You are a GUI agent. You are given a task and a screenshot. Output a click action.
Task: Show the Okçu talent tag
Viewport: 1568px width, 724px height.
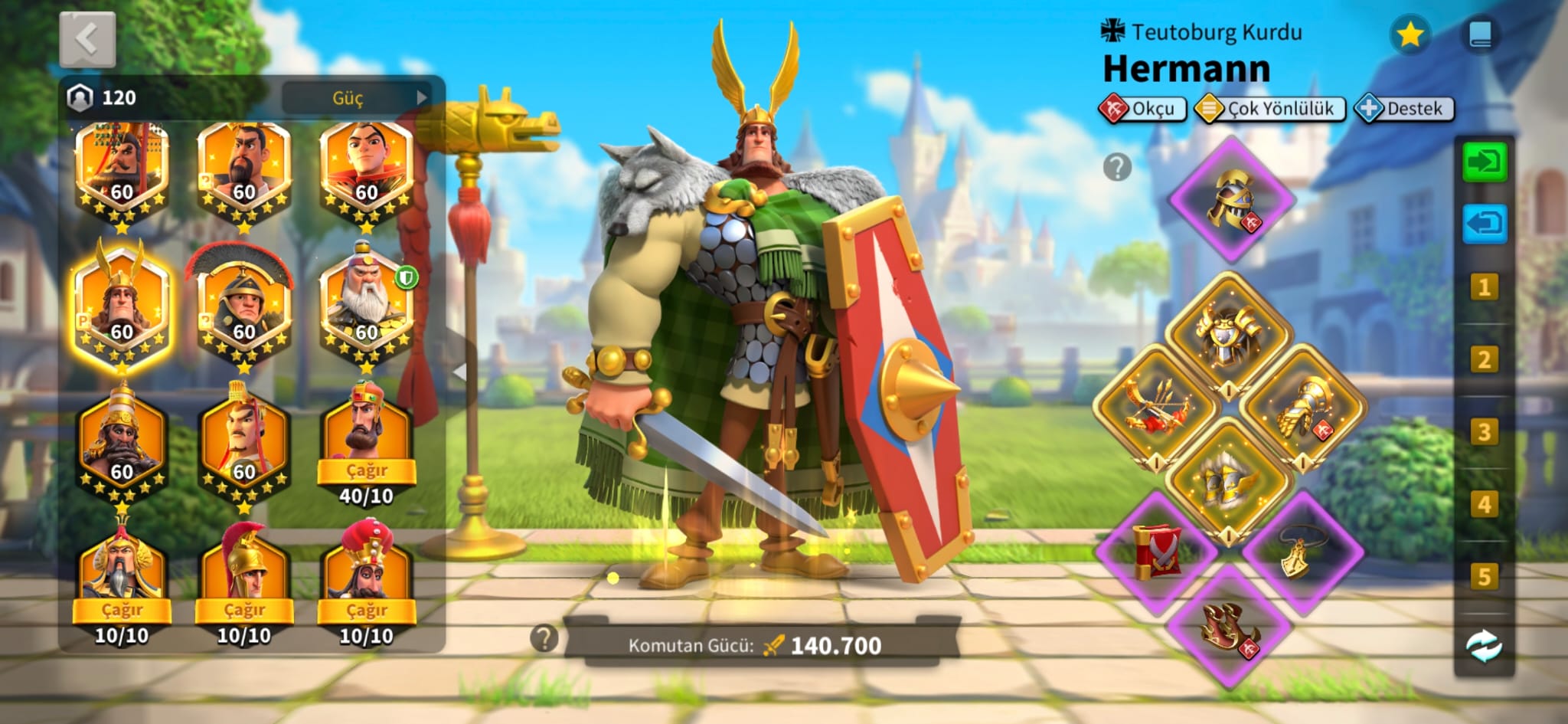click(x=1142, y=109)
